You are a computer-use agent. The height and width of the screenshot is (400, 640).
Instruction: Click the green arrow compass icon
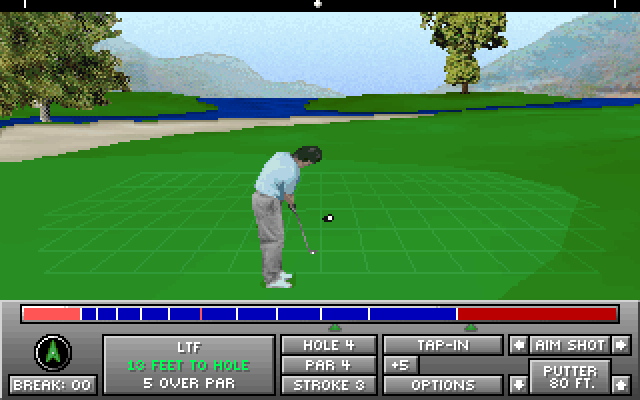pos(51,352)
